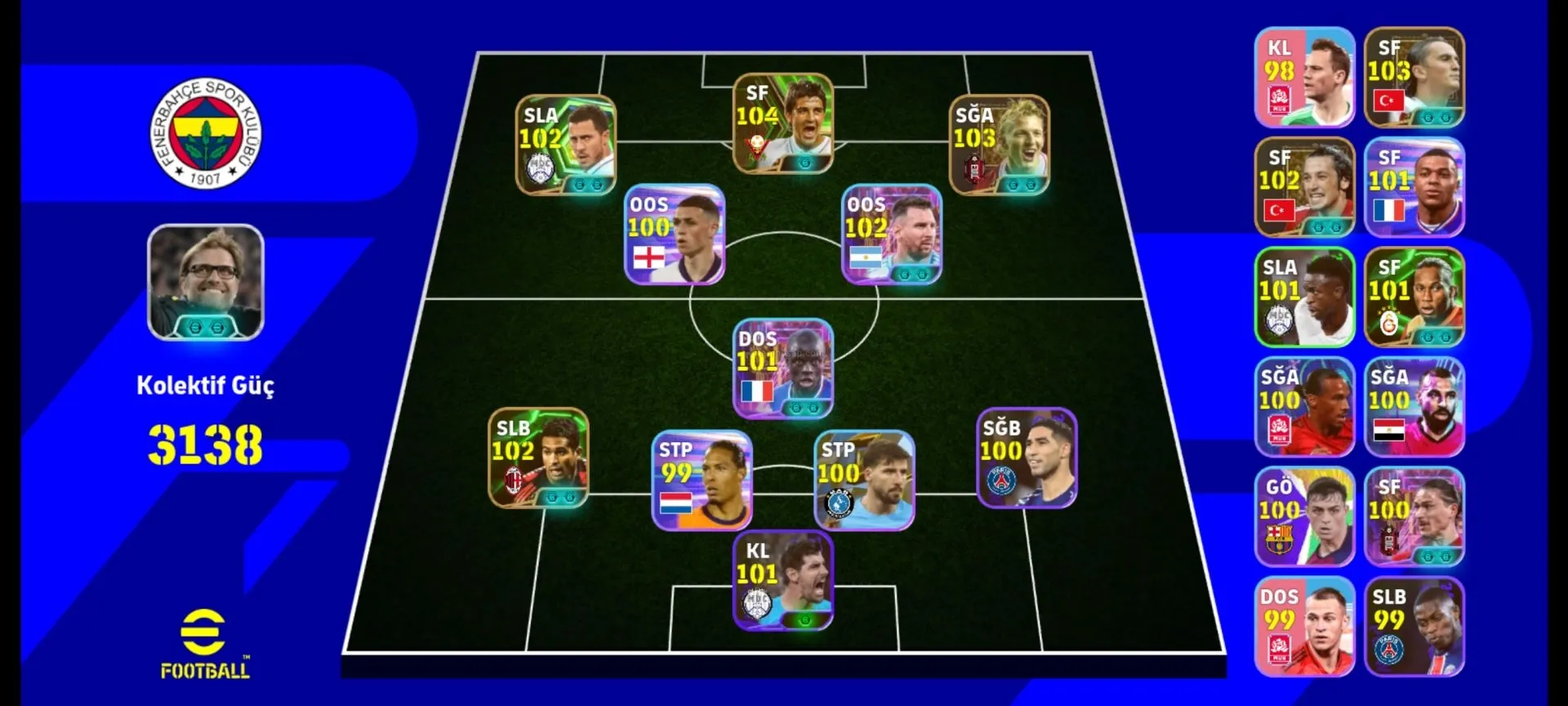Image resolution: width=1568 pixels, height=706 pixels.
Task: Open the manager portrait card
Action: click(x=206, y=282)
